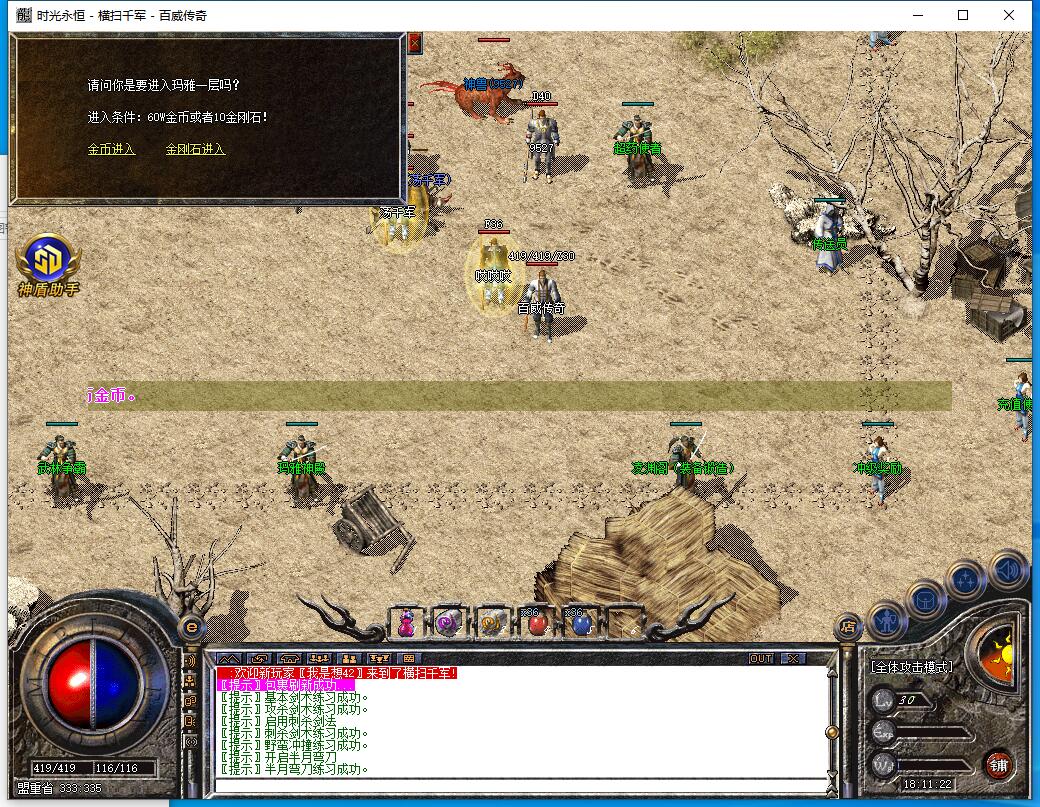The height and width of the screenshot is (807, 1040).
Task: Open the 神盾助手 assistant icon
Action: [x=47, y=261]
